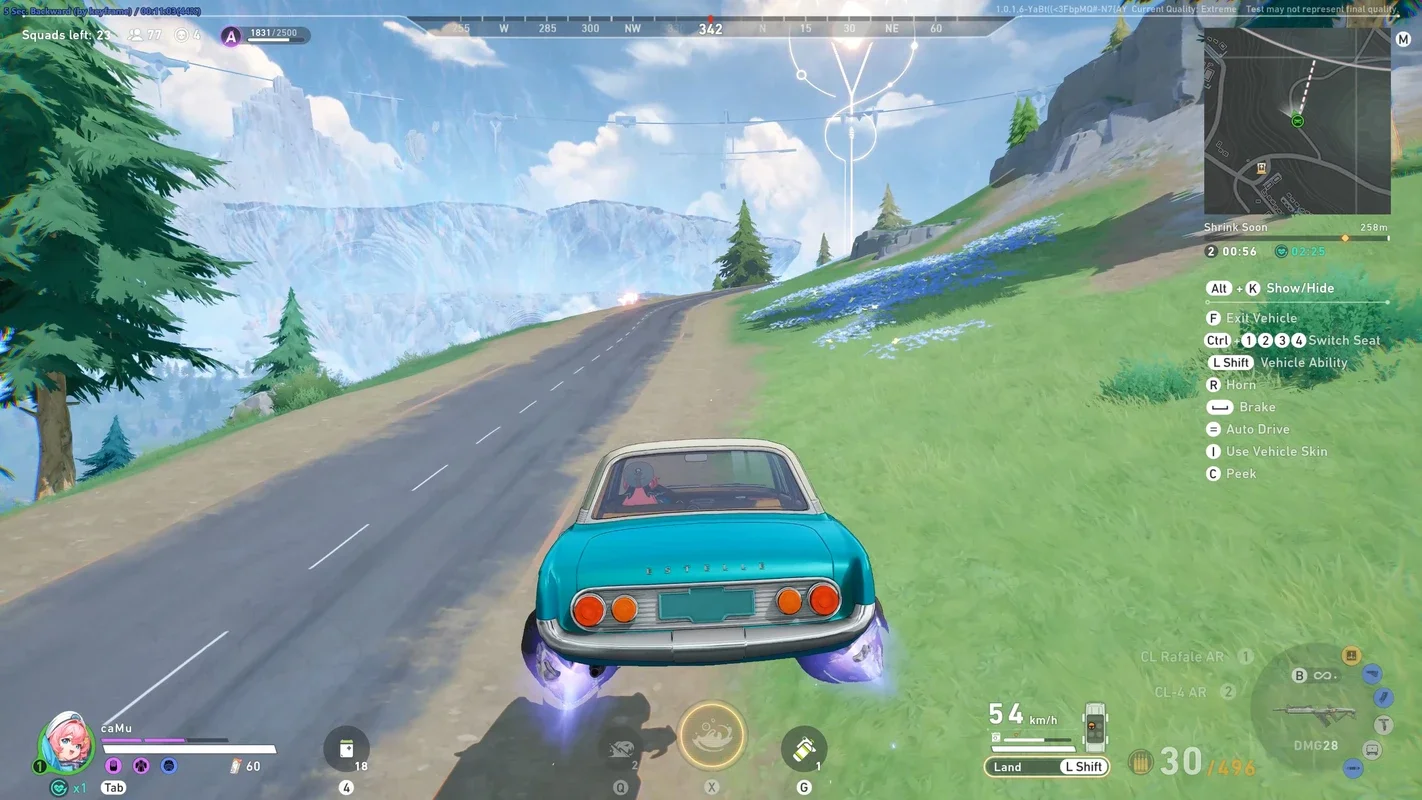The image size is (1422, 800).
Task: Select the Auto Drive hint entry
Action: click(x=1257, y=429)
